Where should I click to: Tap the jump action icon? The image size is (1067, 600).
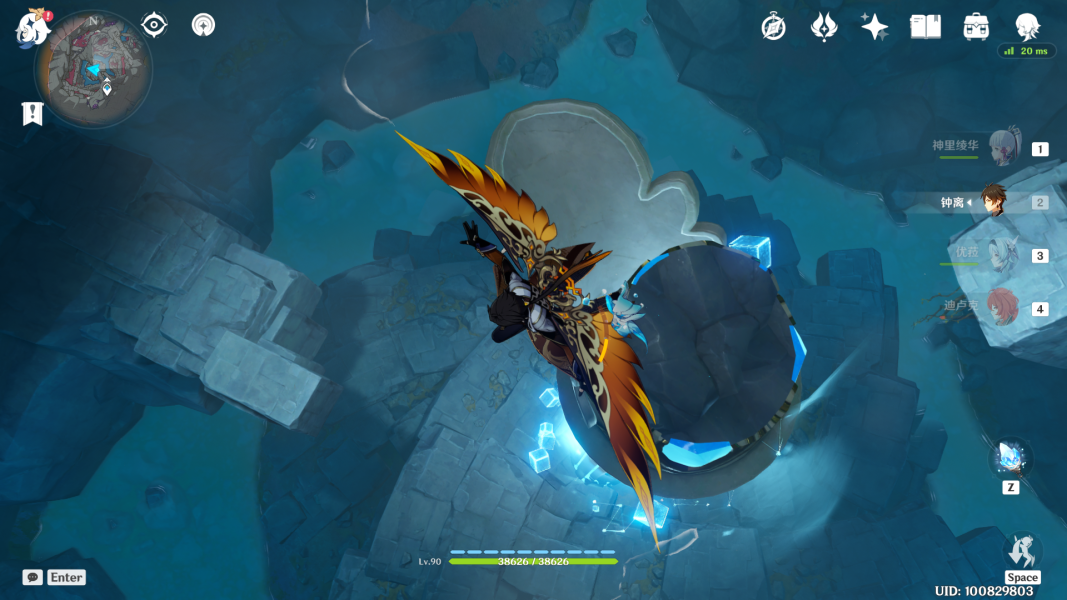point(1022,551)
